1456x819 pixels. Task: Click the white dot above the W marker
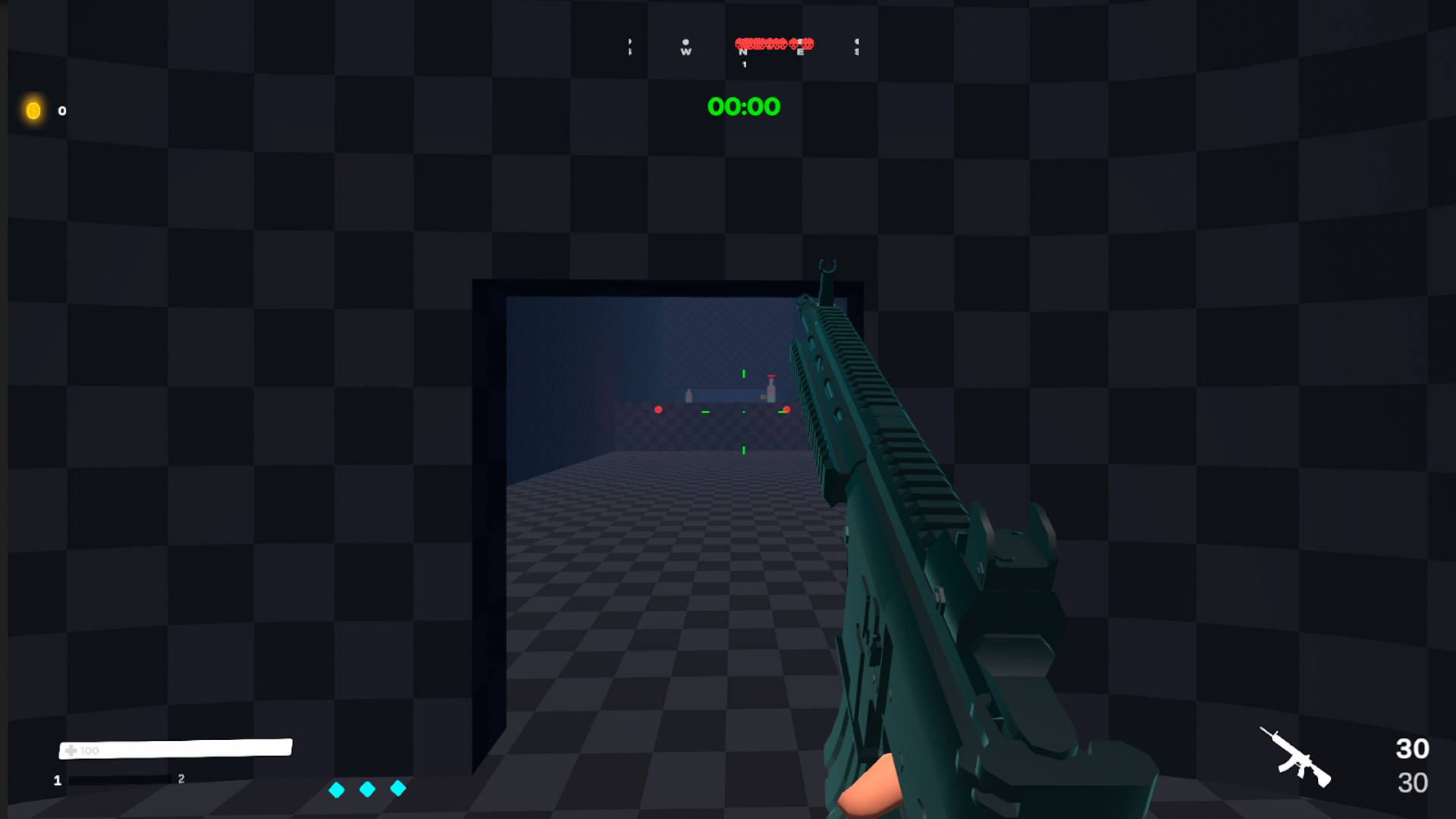(685, 42)
